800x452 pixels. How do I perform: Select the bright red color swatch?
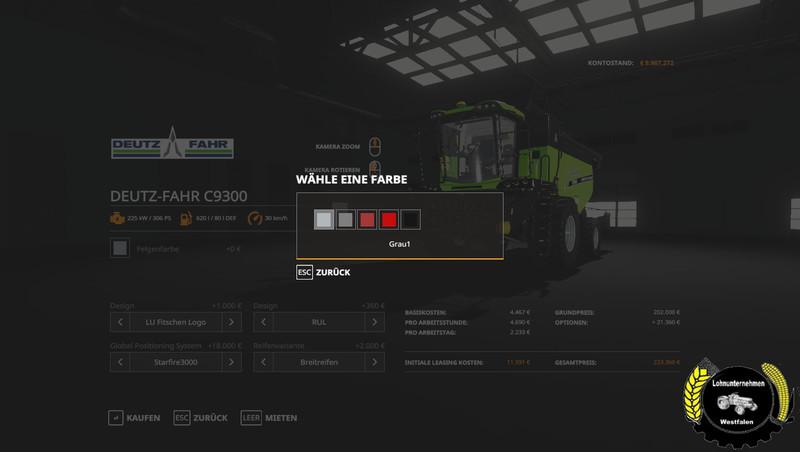tap(389, 220)
